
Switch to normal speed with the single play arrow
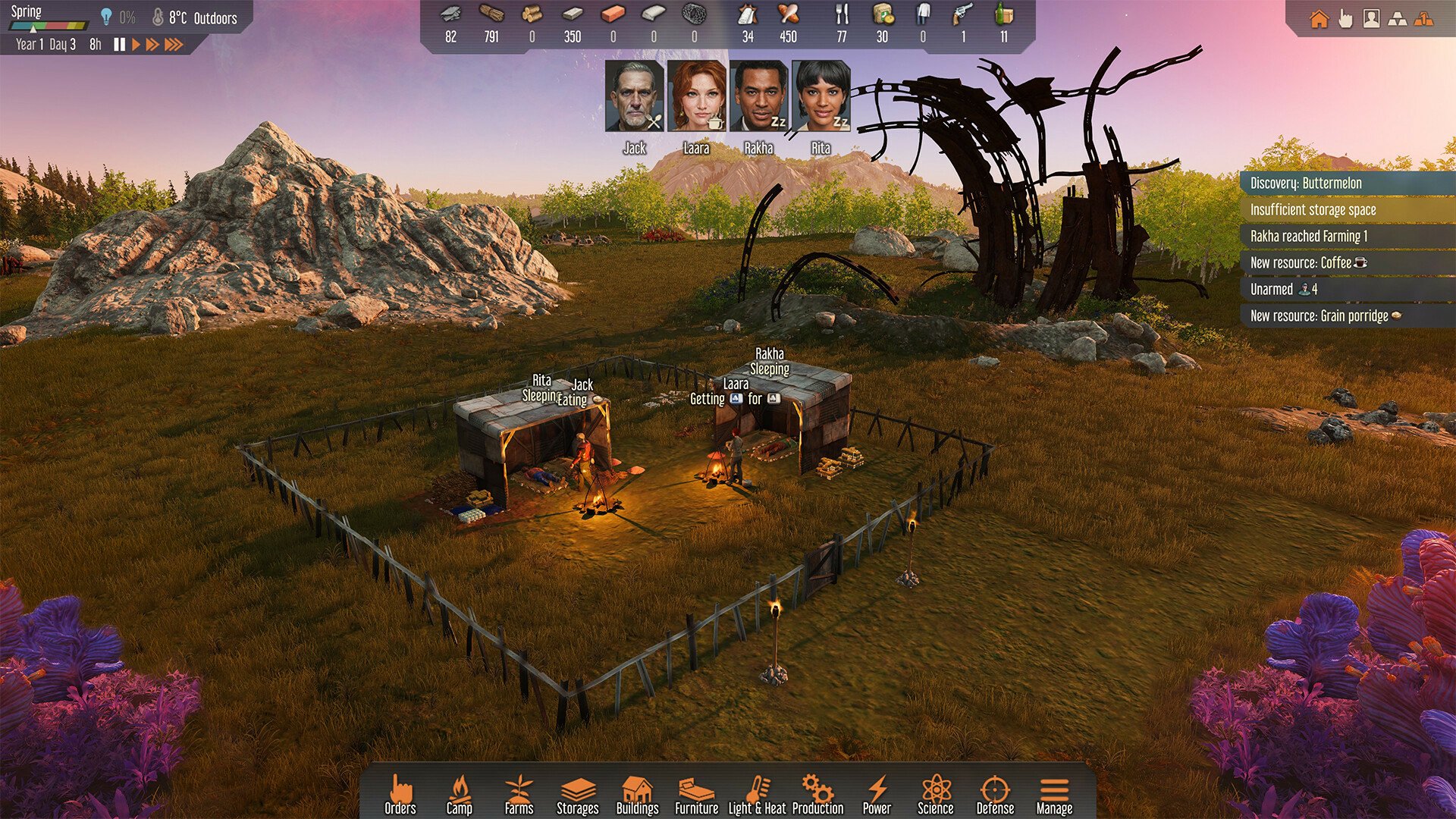point(136,44)
